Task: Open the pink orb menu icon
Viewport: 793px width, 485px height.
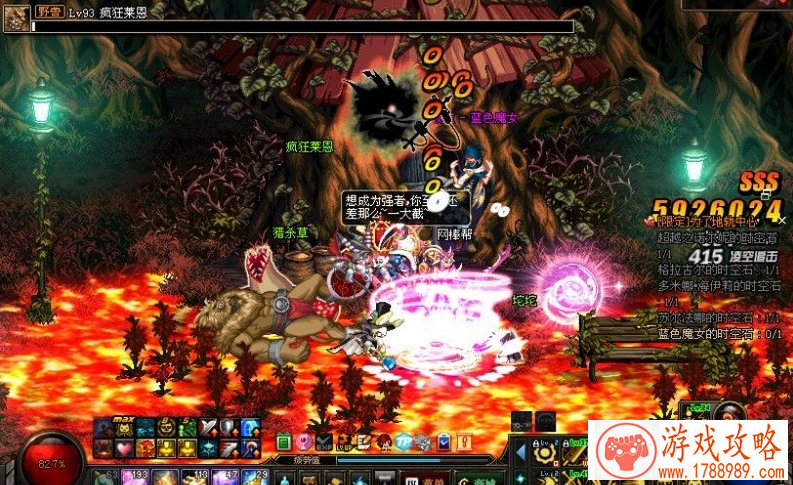Action: coord(302,442)
